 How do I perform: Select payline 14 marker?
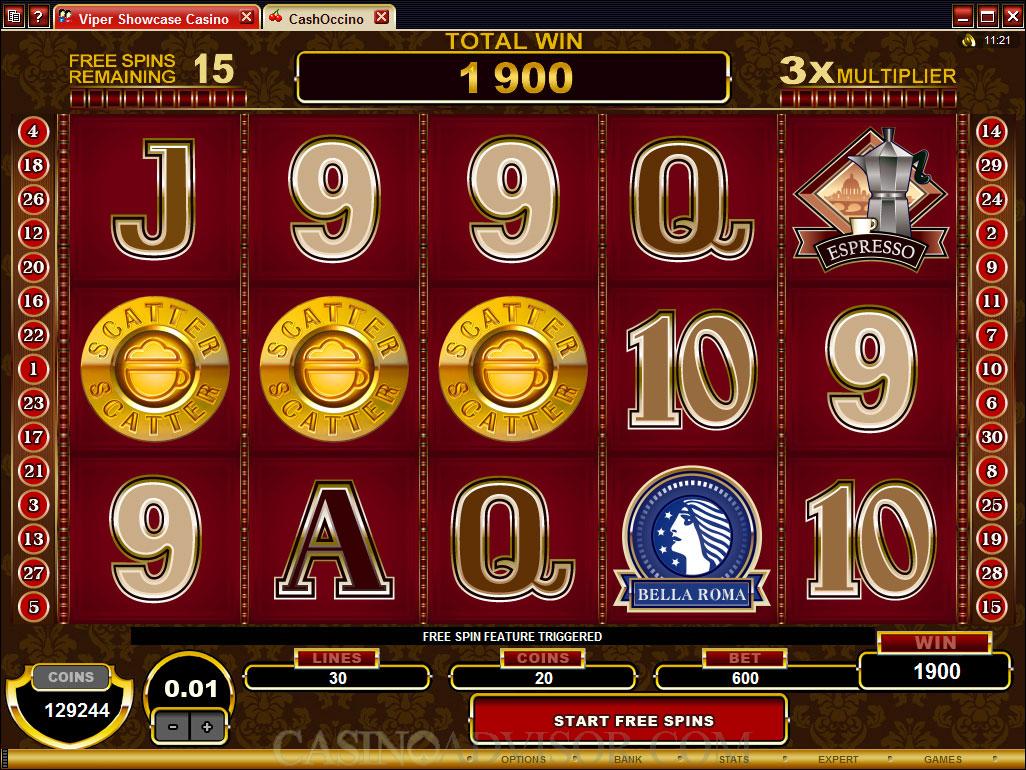click(x=991, y=131)
